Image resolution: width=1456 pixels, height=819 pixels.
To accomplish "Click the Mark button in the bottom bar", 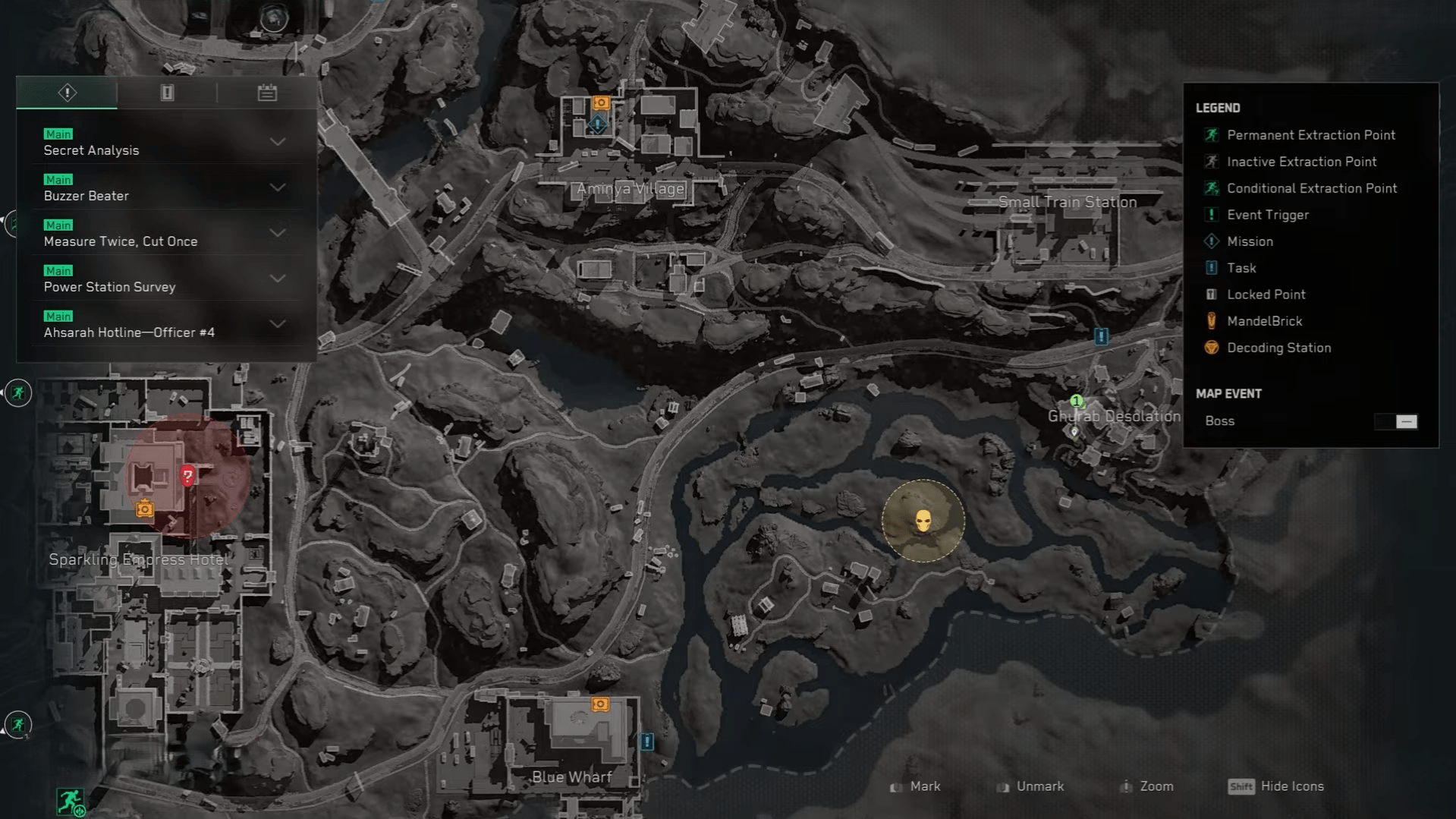I will 926,786.
